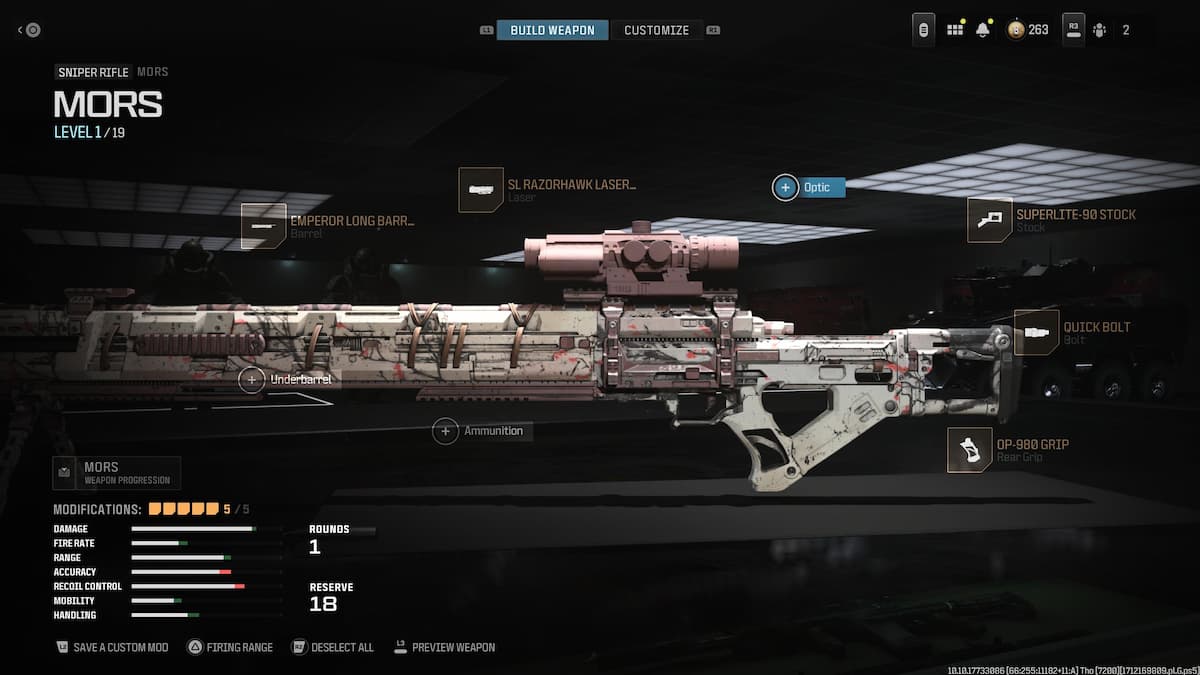Show the party members icon
The width and height of the screenshot is (1200, 675).
[x=1100, y=30]
